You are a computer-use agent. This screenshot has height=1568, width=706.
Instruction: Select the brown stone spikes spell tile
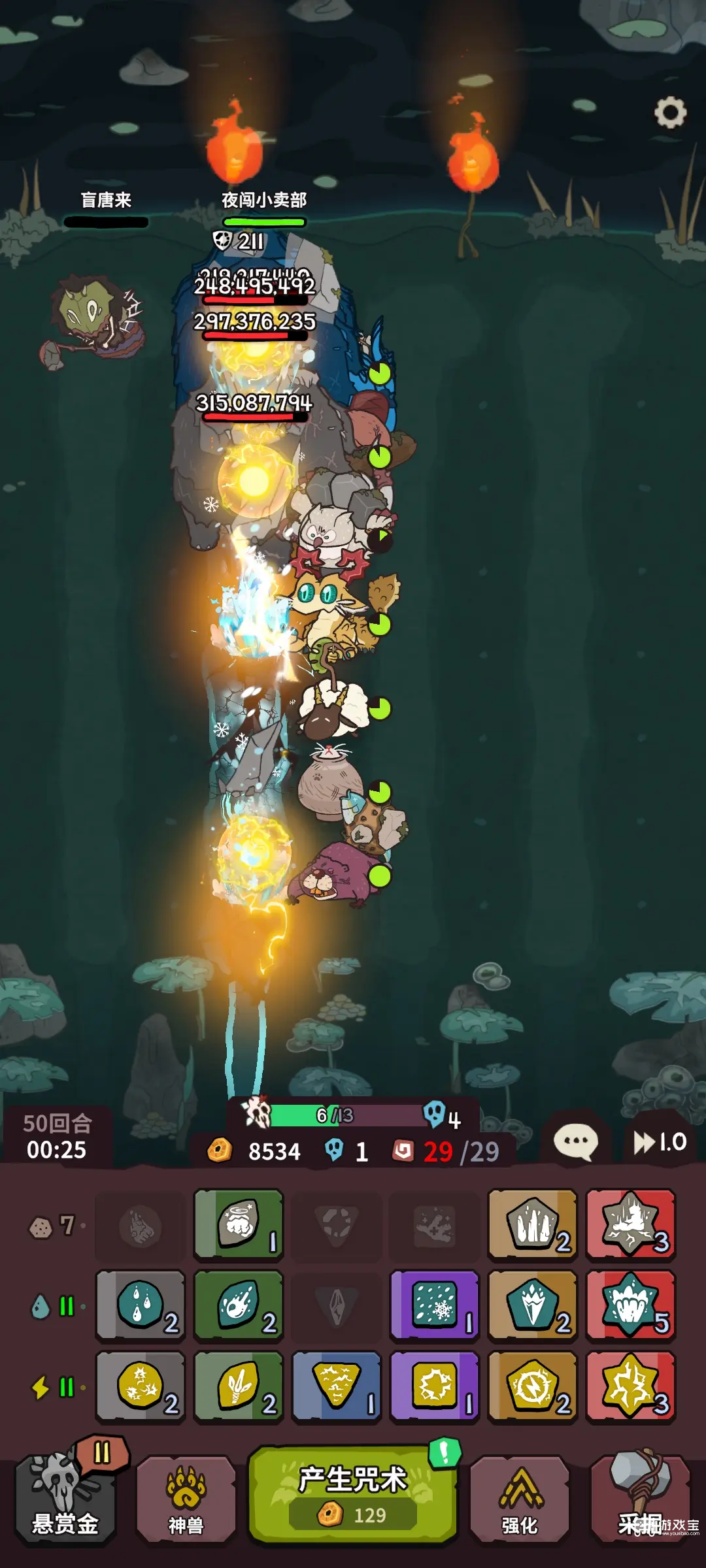coord(533,1224)
